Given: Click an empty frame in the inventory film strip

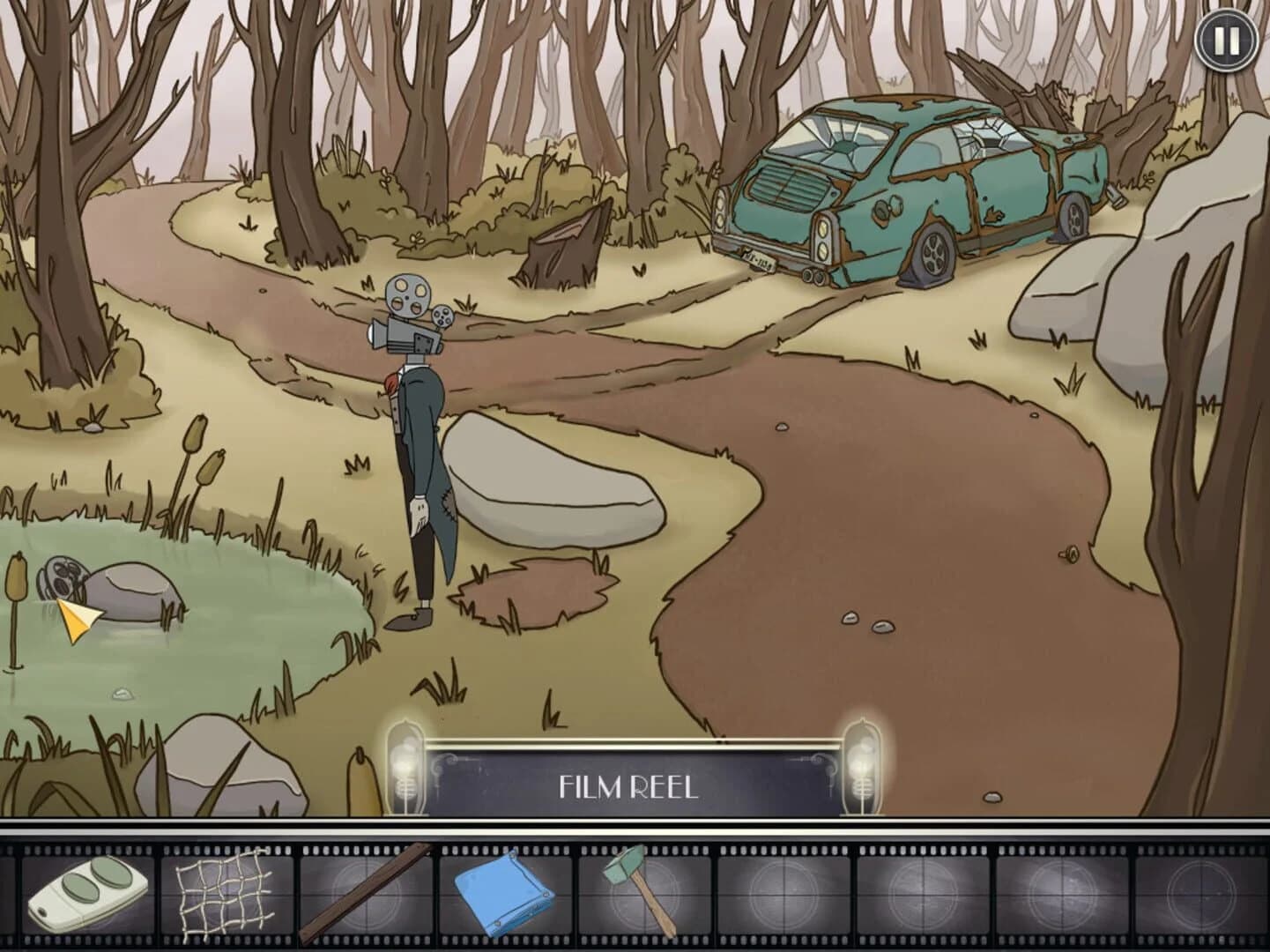Looking at the screenshot, I should [x=784, y=894].
